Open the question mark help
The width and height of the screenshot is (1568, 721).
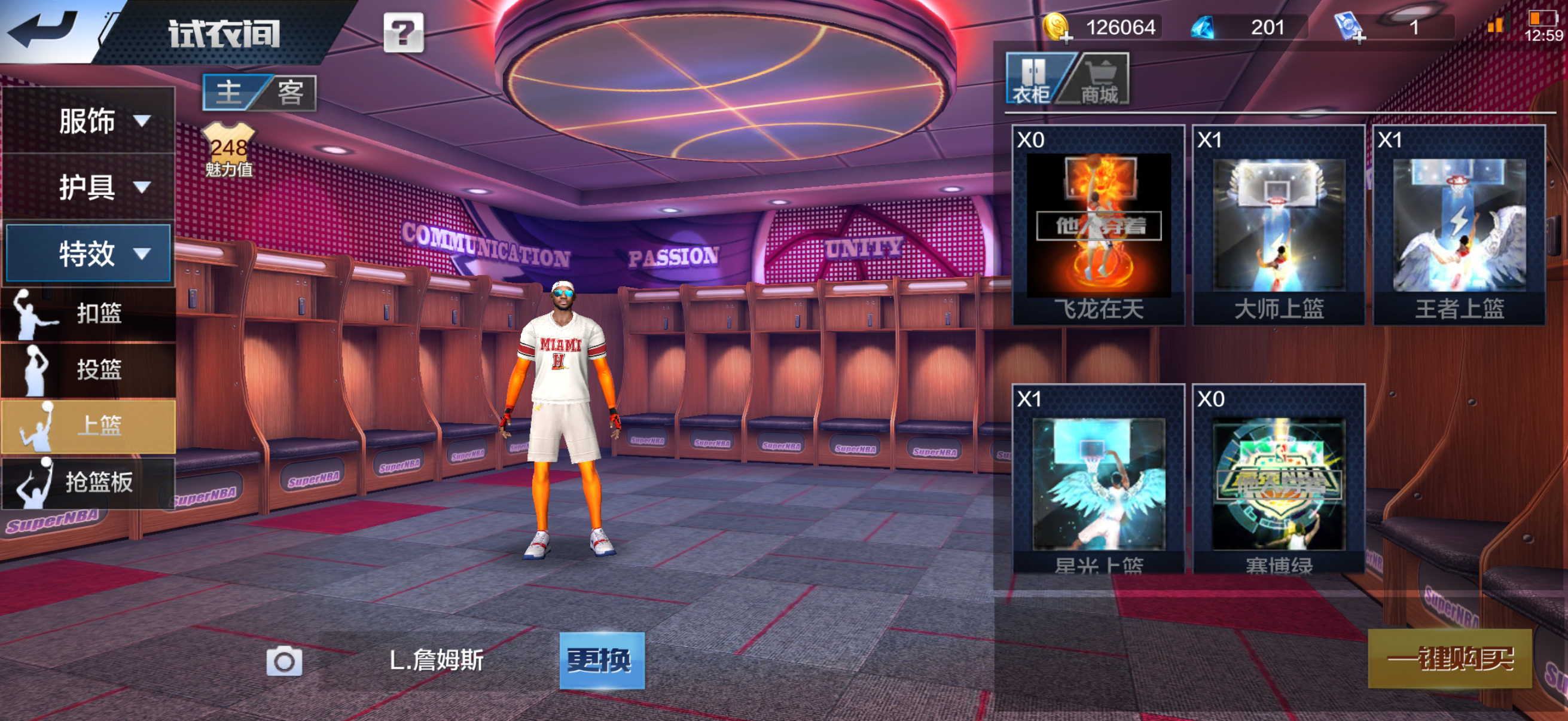tap(403, 33)
